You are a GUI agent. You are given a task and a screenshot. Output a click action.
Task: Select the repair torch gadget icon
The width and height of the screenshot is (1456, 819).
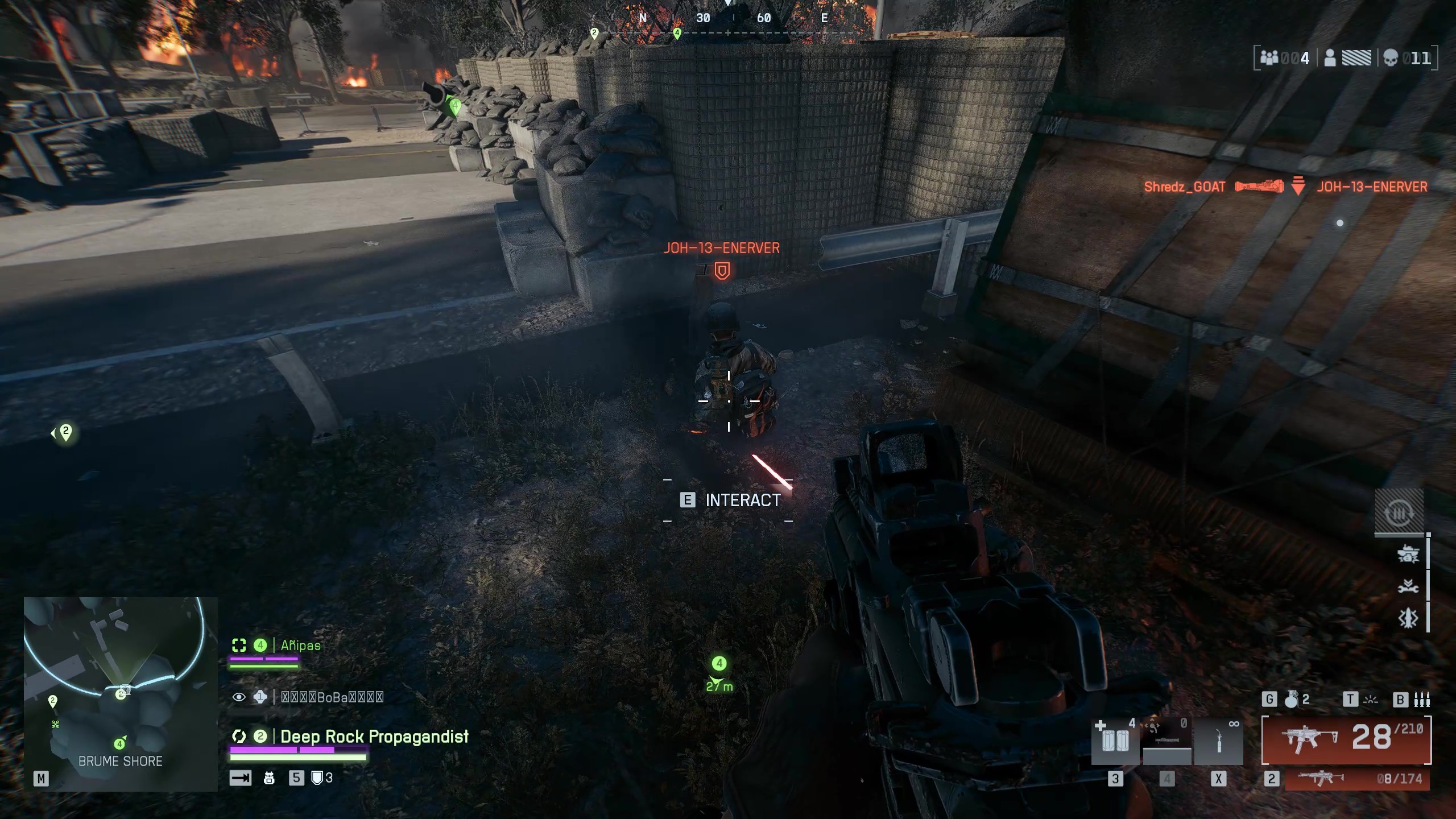click(1219, 742)
